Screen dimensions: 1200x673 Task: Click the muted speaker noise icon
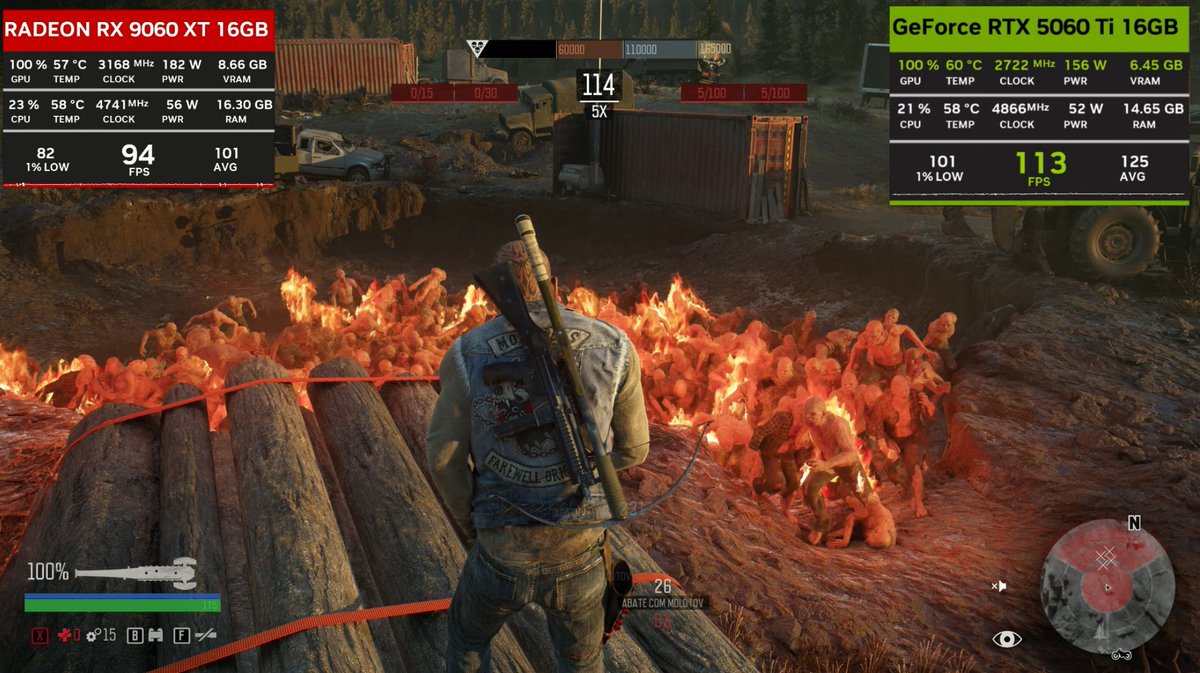(998, 586)
